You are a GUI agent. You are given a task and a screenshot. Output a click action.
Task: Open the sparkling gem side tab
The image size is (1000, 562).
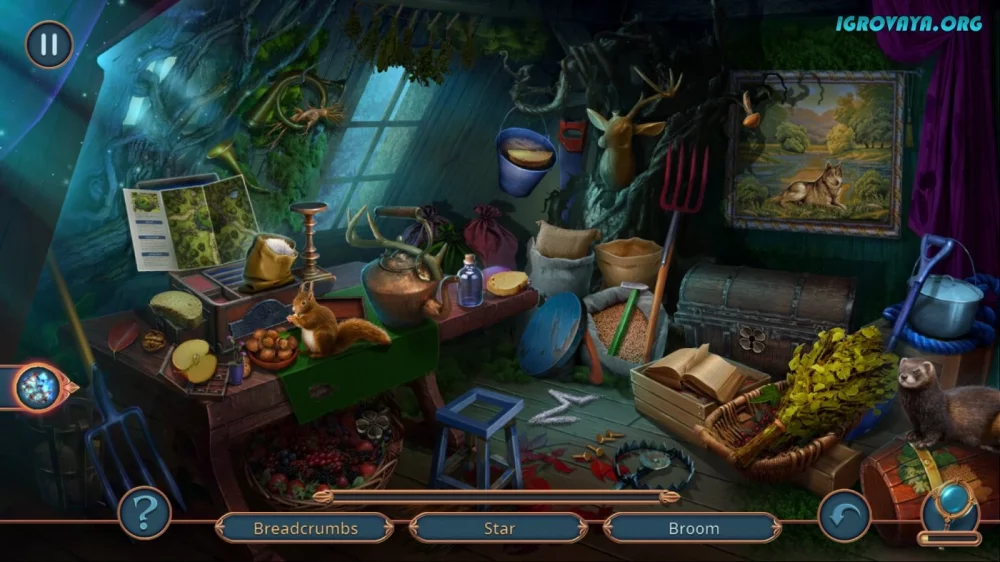coord(40,387)
